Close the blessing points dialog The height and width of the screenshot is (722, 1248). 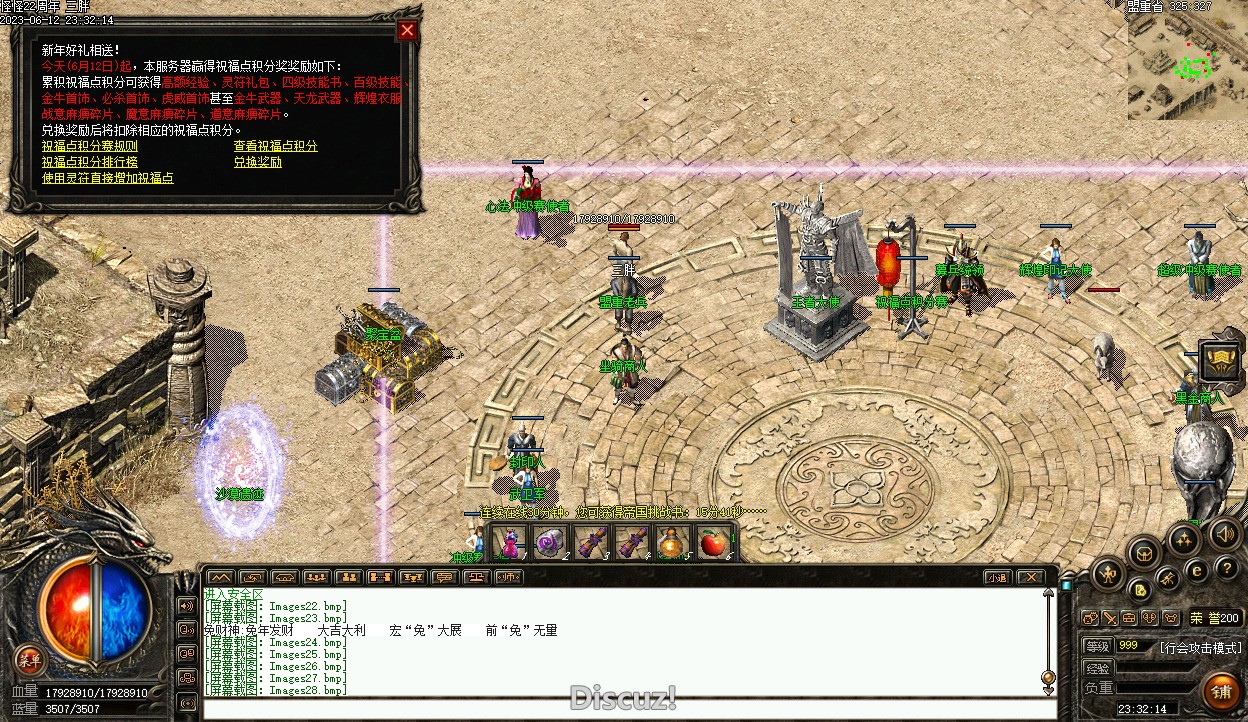pos(406,30)
